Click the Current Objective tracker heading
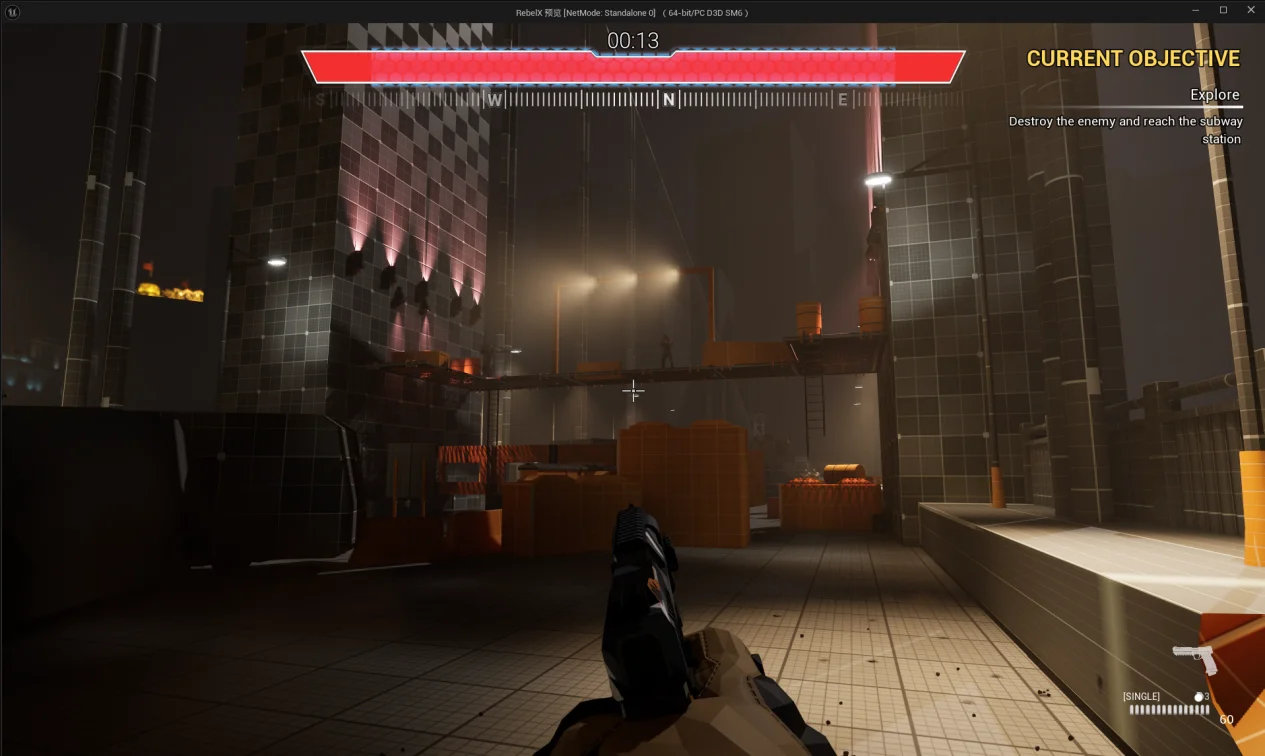 (1133, 59)
